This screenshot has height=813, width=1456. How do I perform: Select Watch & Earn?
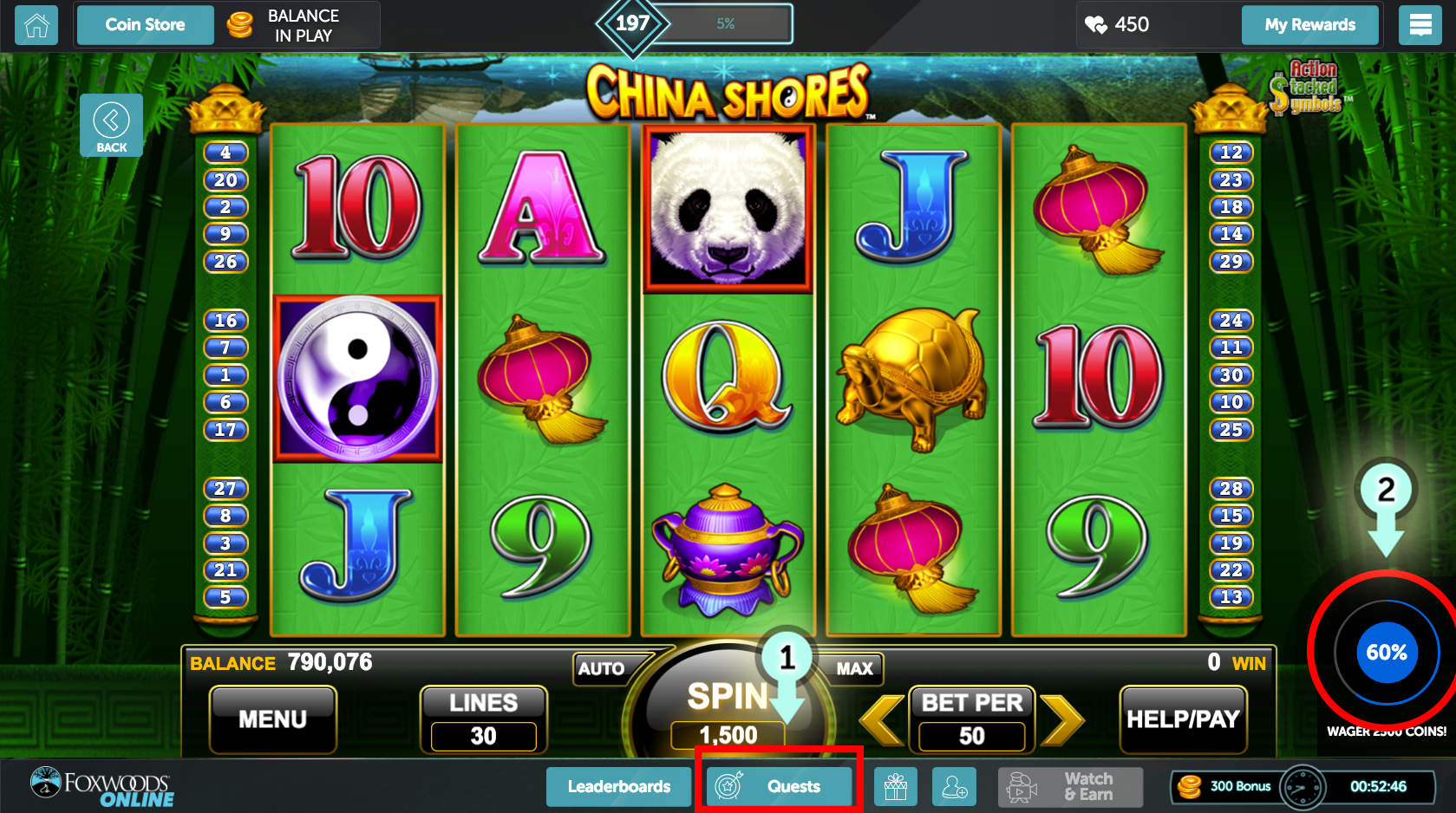coord(1070,787)
